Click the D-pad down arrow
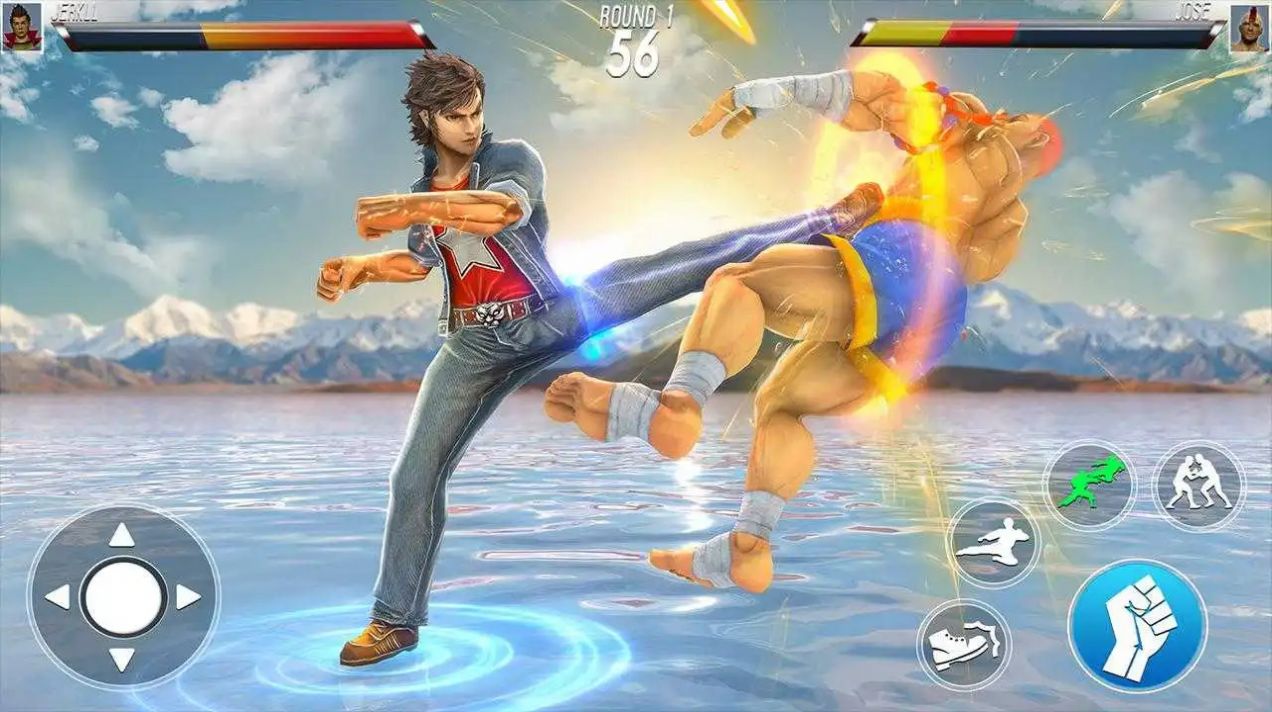The width and height of the screenshot is (1272, 712). coord(122,659)
